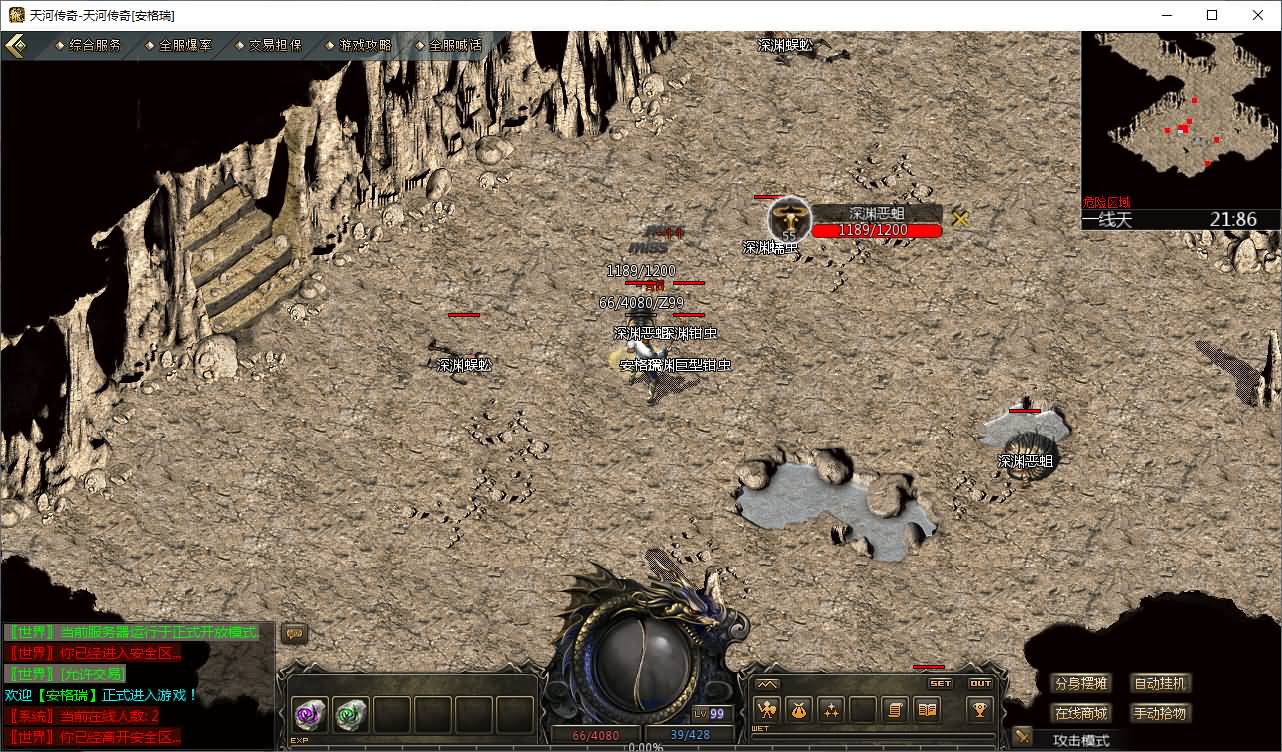
Task: Toggle the 攻击模式 attack mode
Action: click(x=1081, y=740)
